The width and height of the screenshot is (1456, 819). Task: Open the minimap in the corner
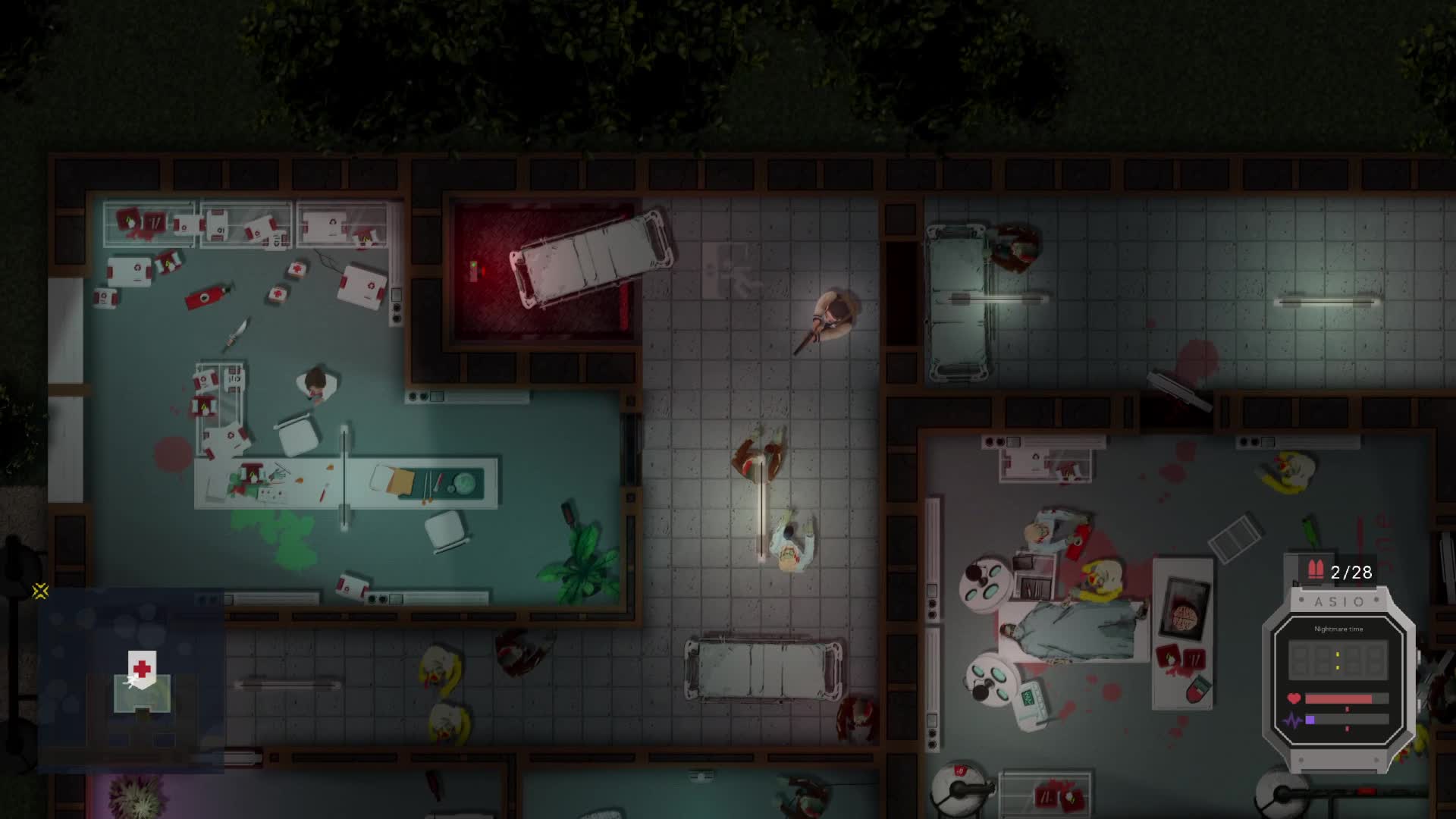[x=130, y=680]
